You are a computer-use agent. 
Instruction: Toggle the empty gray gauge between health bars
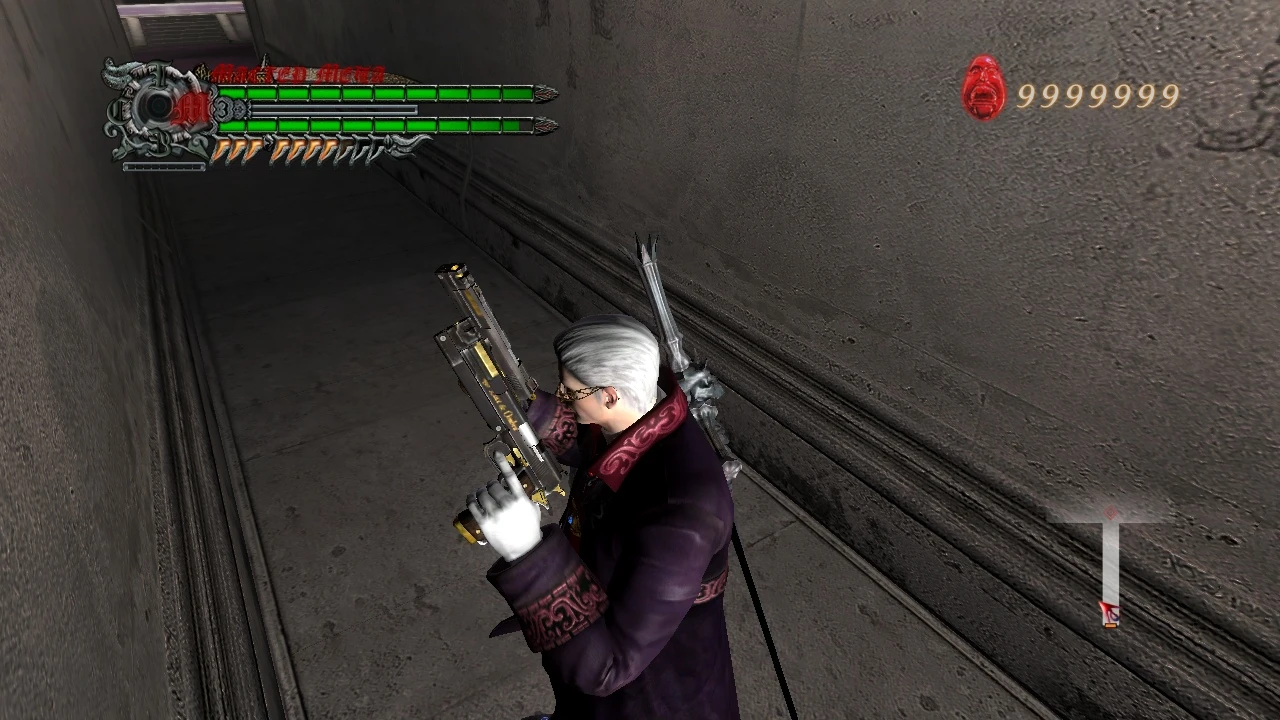coord(335,107)
